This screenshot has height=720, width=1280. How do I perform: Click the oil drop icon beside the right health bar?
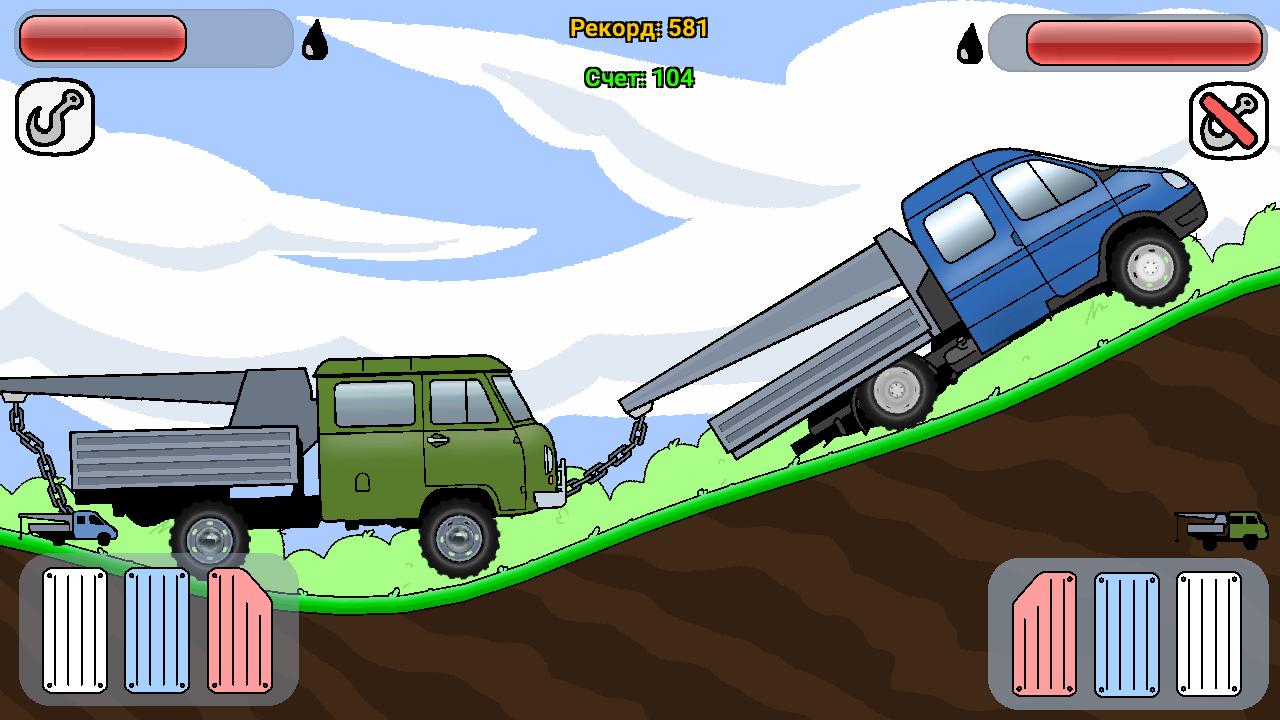[967, 42]
